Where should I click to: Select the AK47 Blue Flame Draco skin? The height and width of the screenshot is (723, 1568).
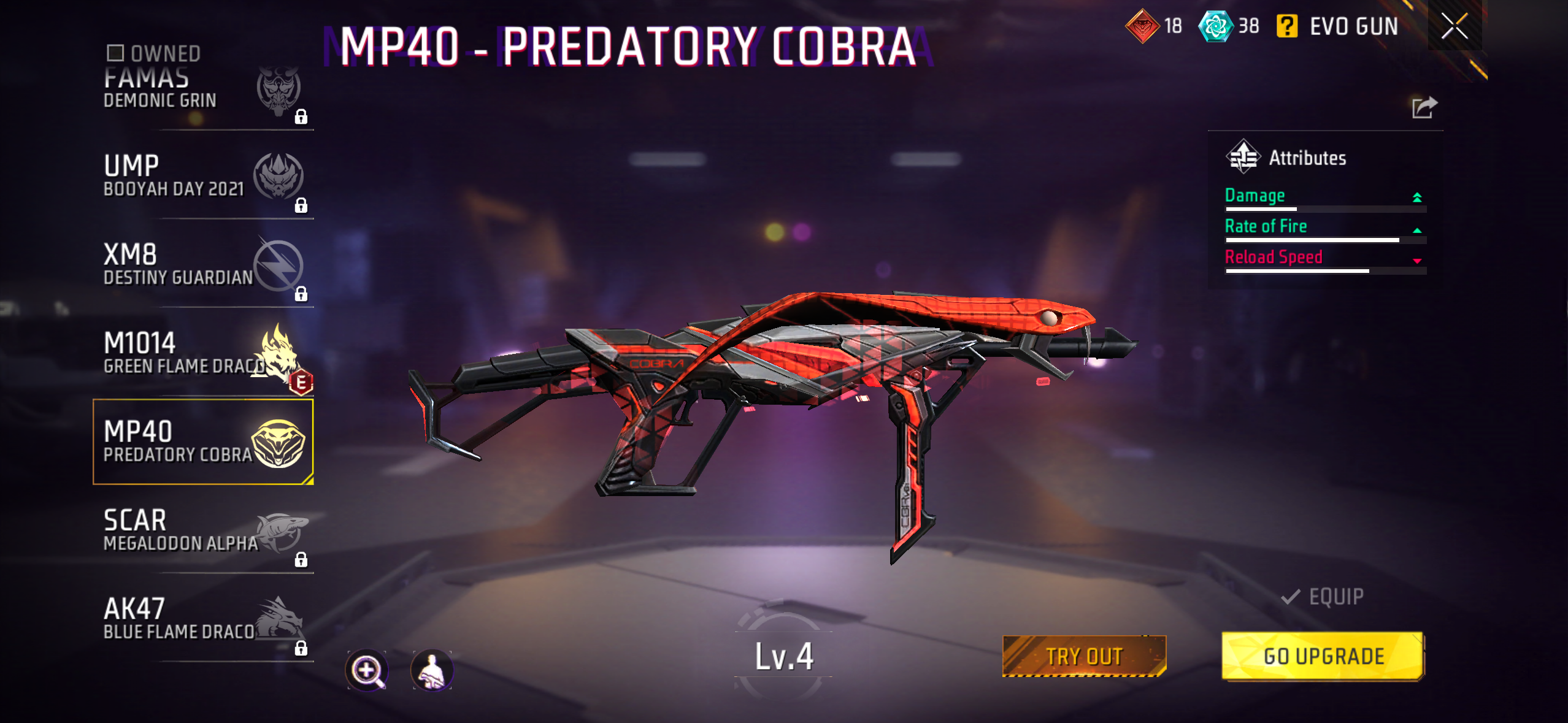tap(202, 619)
